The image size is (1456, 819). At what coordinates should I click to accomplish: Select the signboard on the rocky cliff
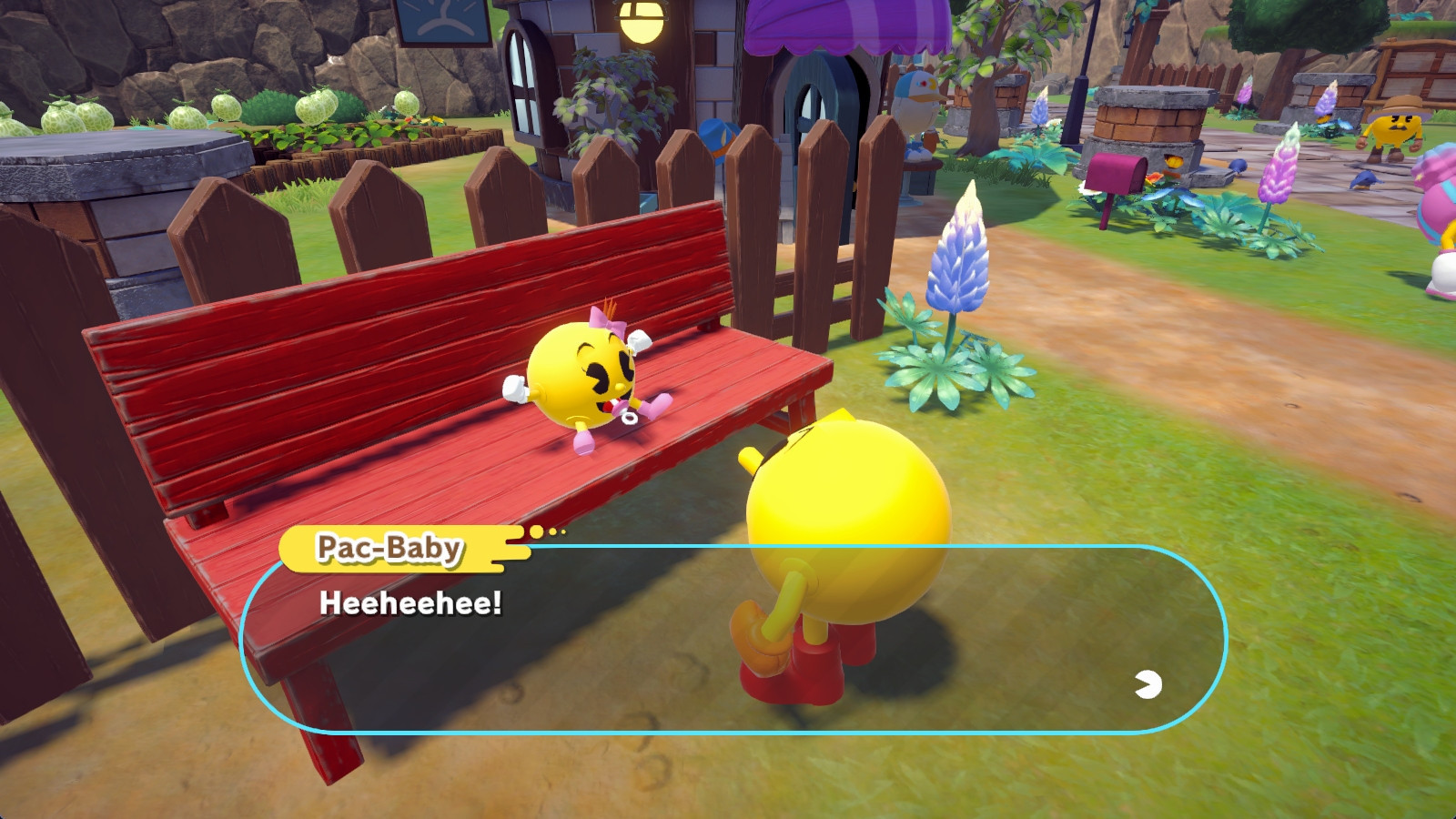point(444,16)
